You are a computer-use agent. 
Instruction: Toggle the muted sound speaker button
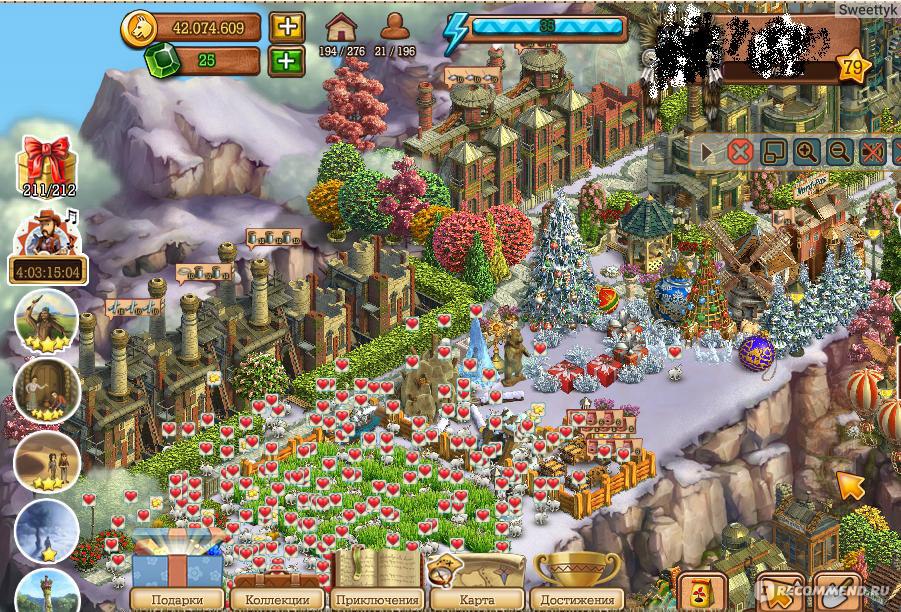(872, 152)
